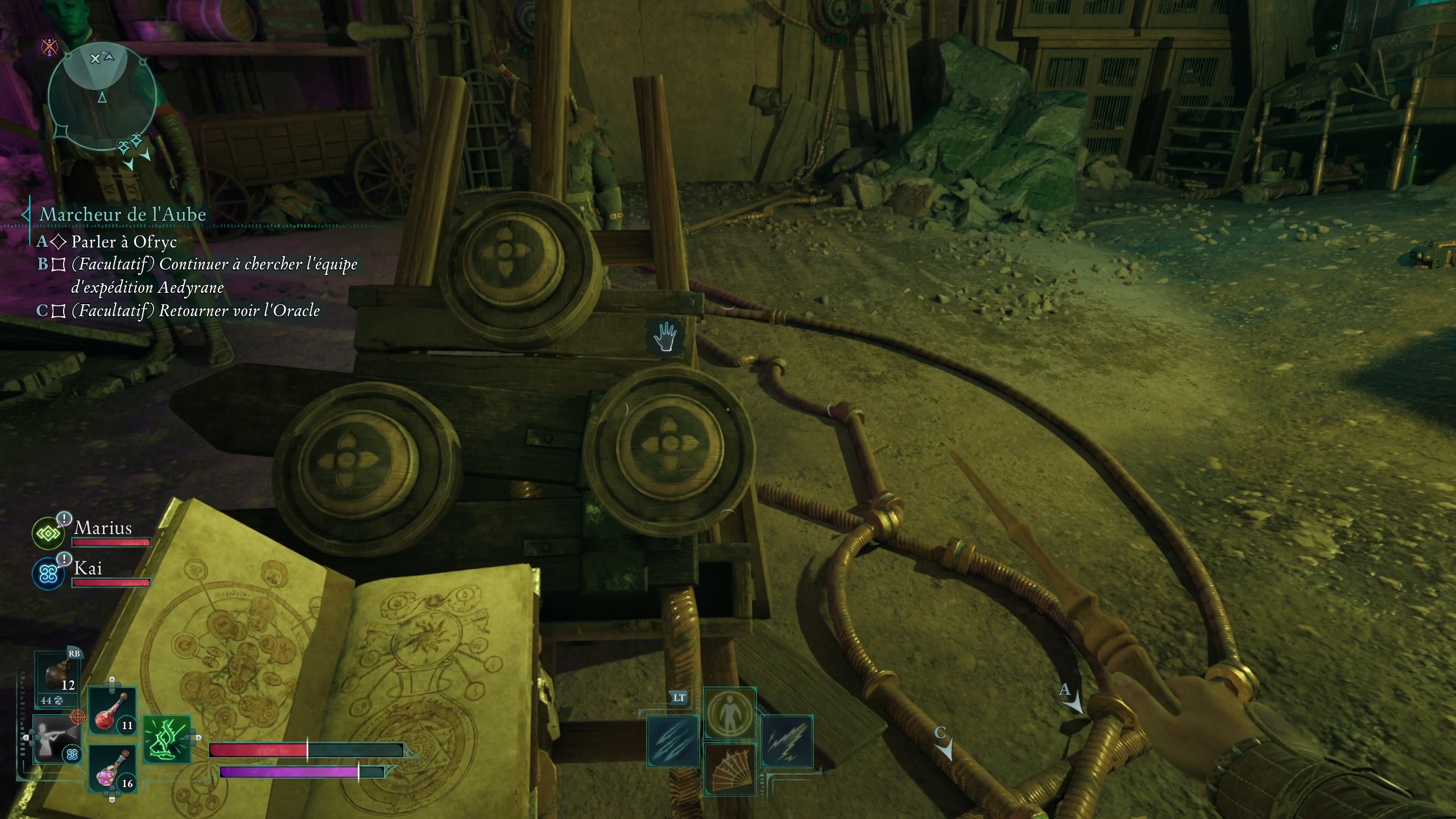This screenshot has height=819, width=1456.
Task: Activate the claw slash ability
Action: [673, 741]
